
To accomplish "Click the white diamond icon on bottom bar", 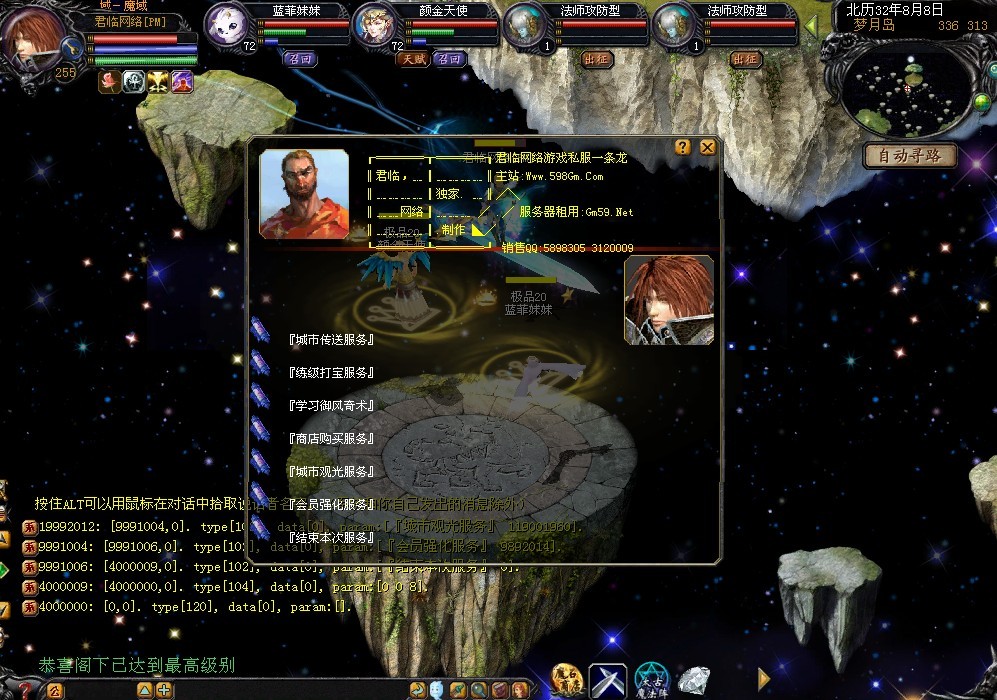I will (x=693, y=680).
